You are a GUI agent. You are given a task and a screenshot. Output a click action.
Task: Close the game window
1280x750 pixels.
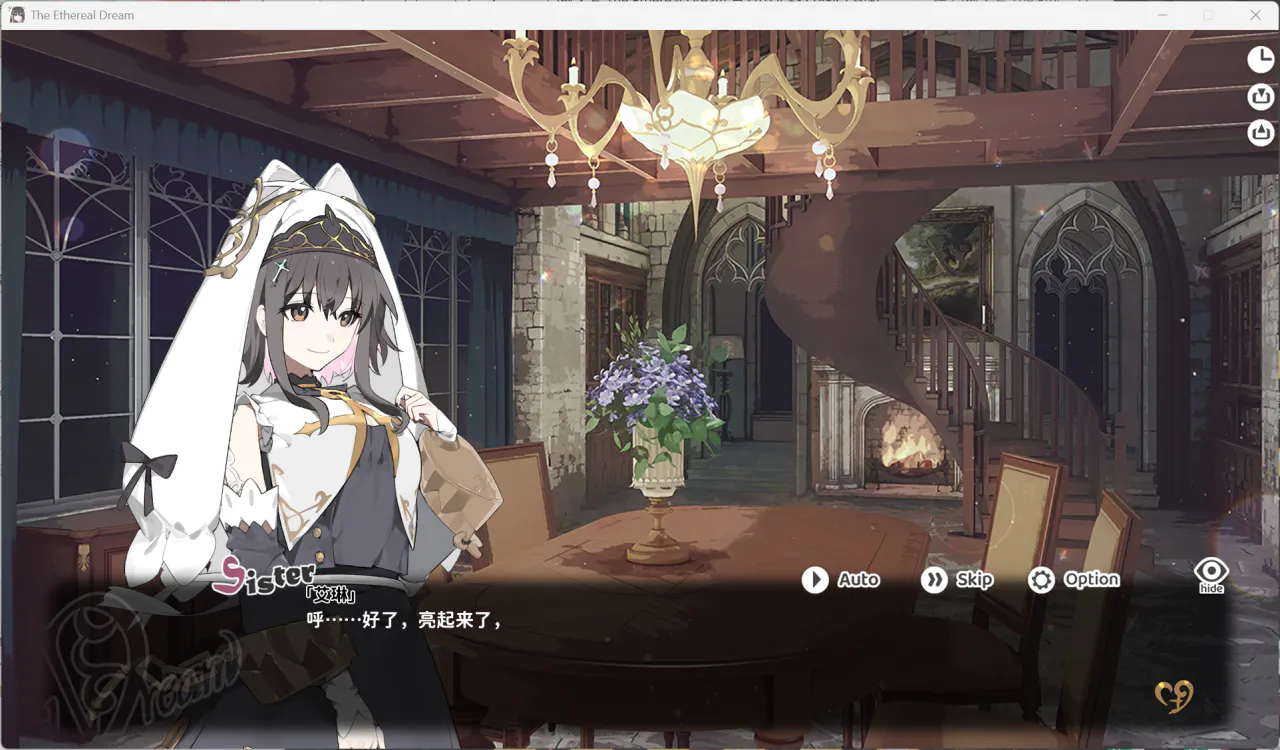point(1256,15)
